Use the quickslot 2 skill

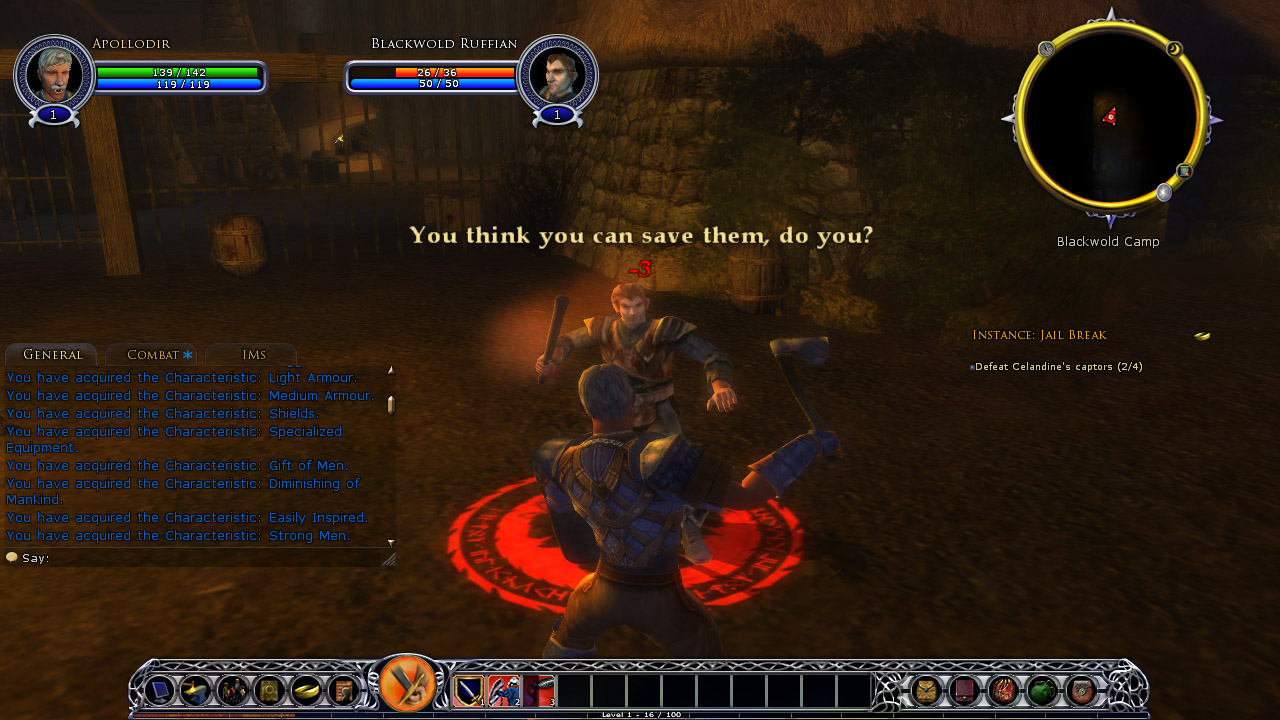tap(503, 690)
